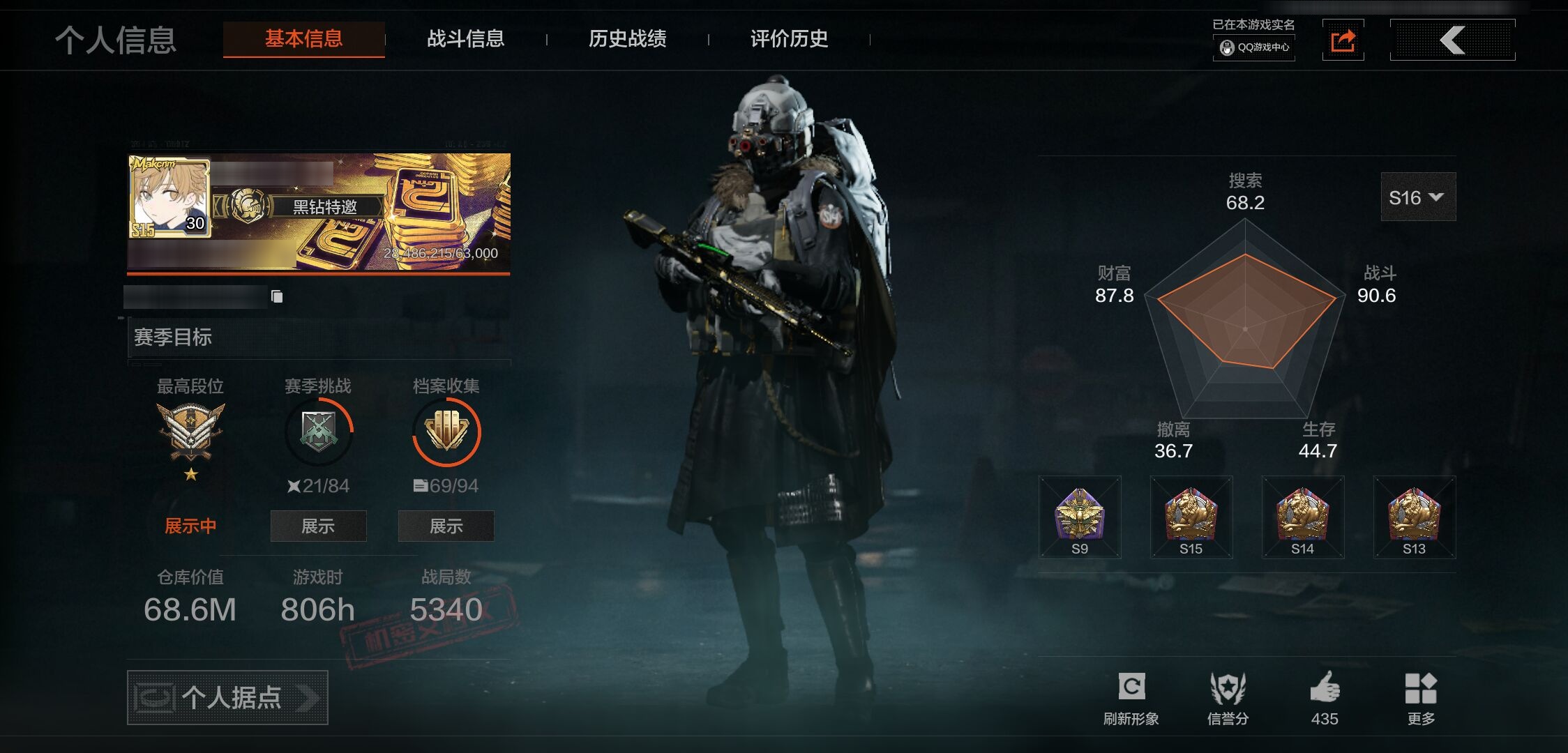This screenshot has height=753, width=1568.
Task: Pick the S14 season badge
Action: pyautogui.click(x=1303, y=517)
